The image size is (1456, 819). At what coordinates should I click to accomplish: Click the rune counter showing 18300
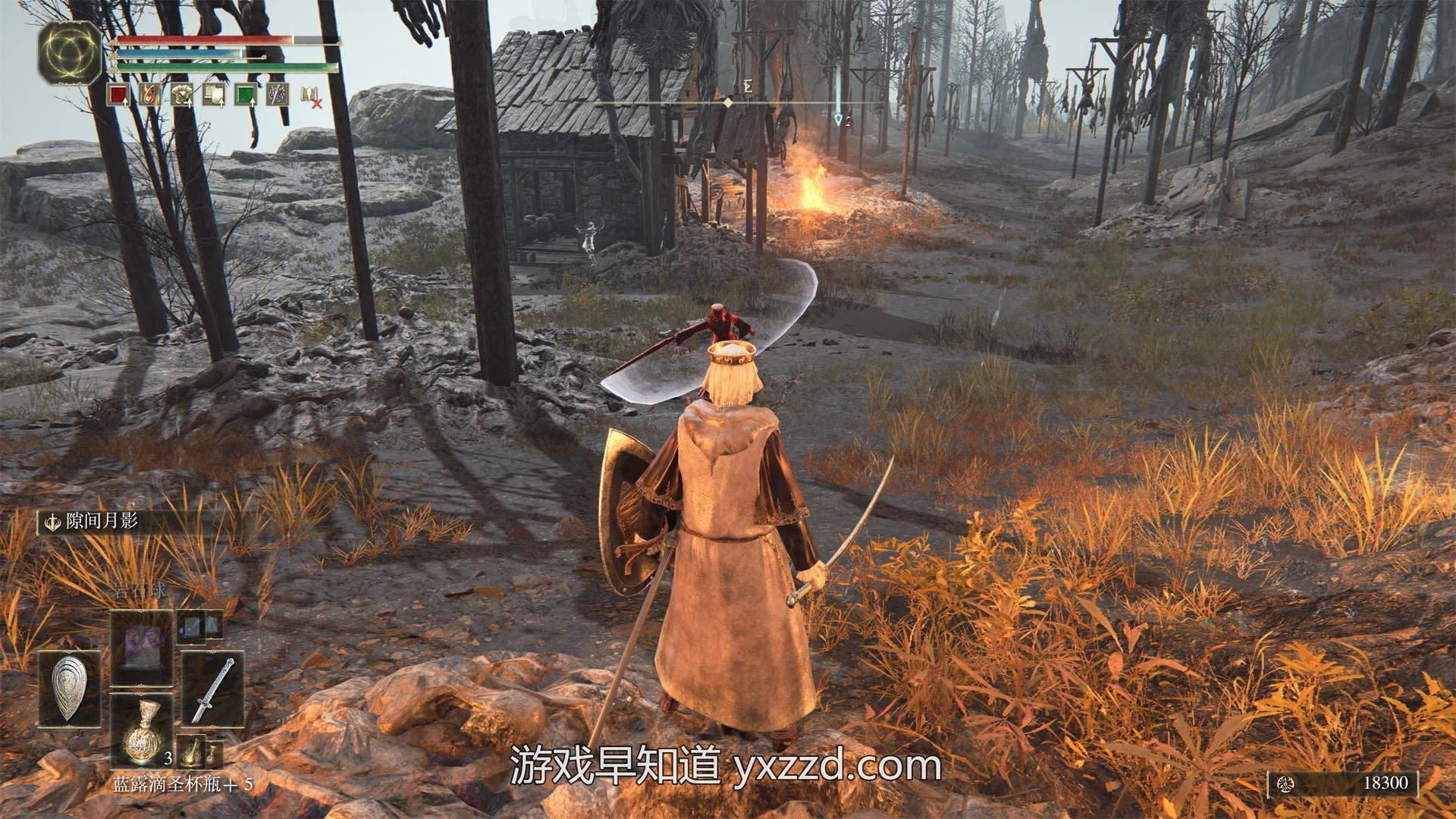(1342, 783)
